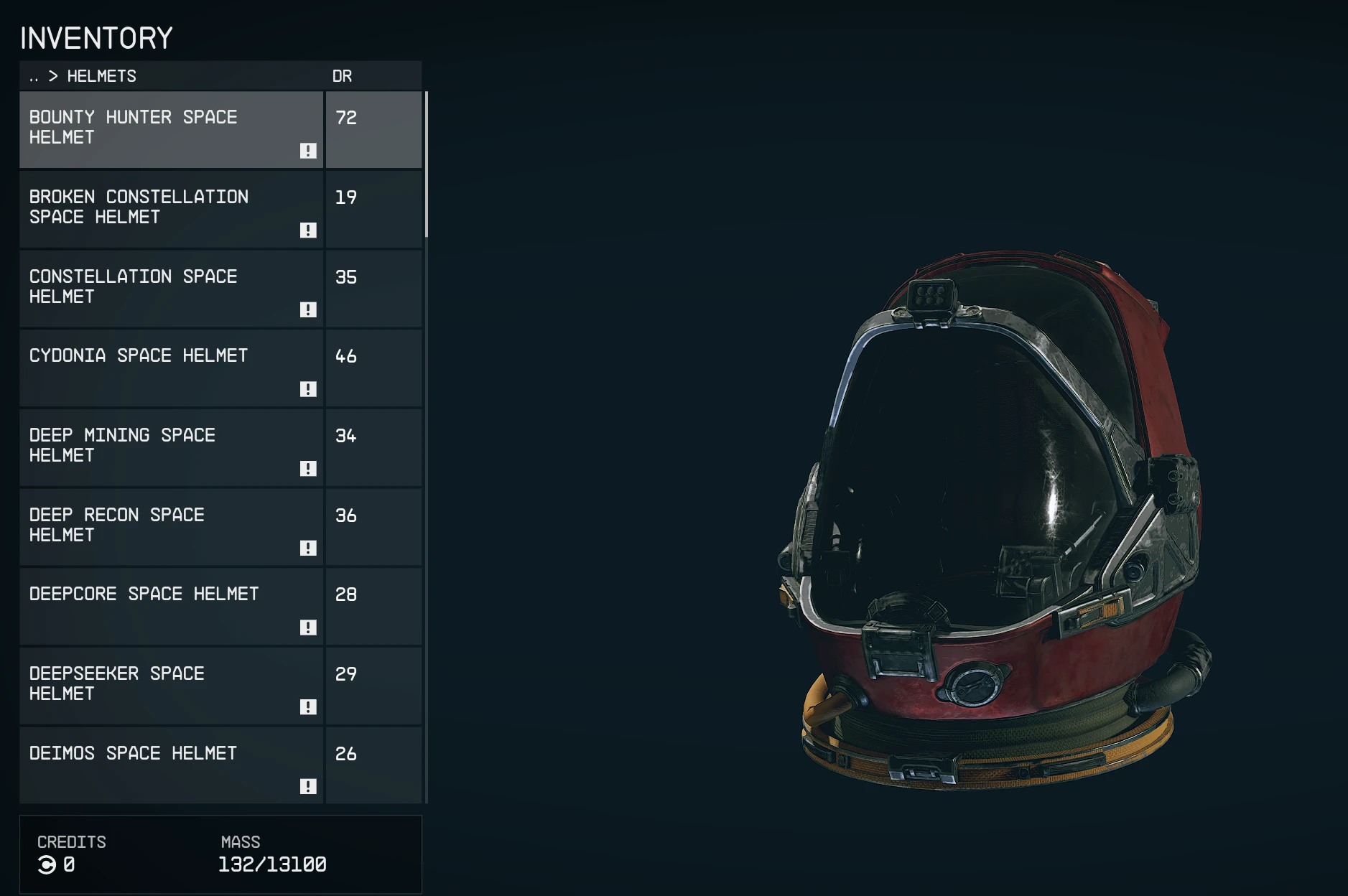1348x896 pixels.
Task: Click the new-item marker on Constellation Space Helmet
Action: tap(309, 311)
